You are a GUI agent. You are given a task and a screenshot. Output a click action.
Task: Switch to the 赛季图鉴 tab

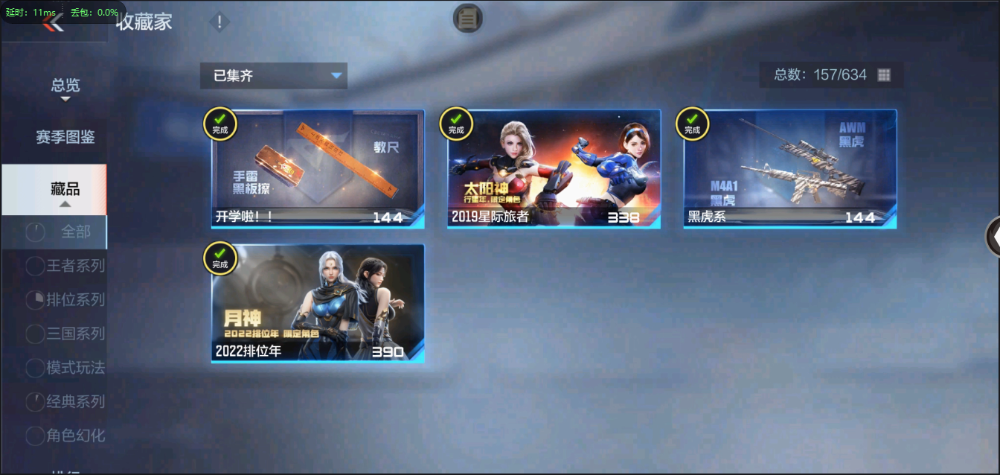[x=65, y=137]
